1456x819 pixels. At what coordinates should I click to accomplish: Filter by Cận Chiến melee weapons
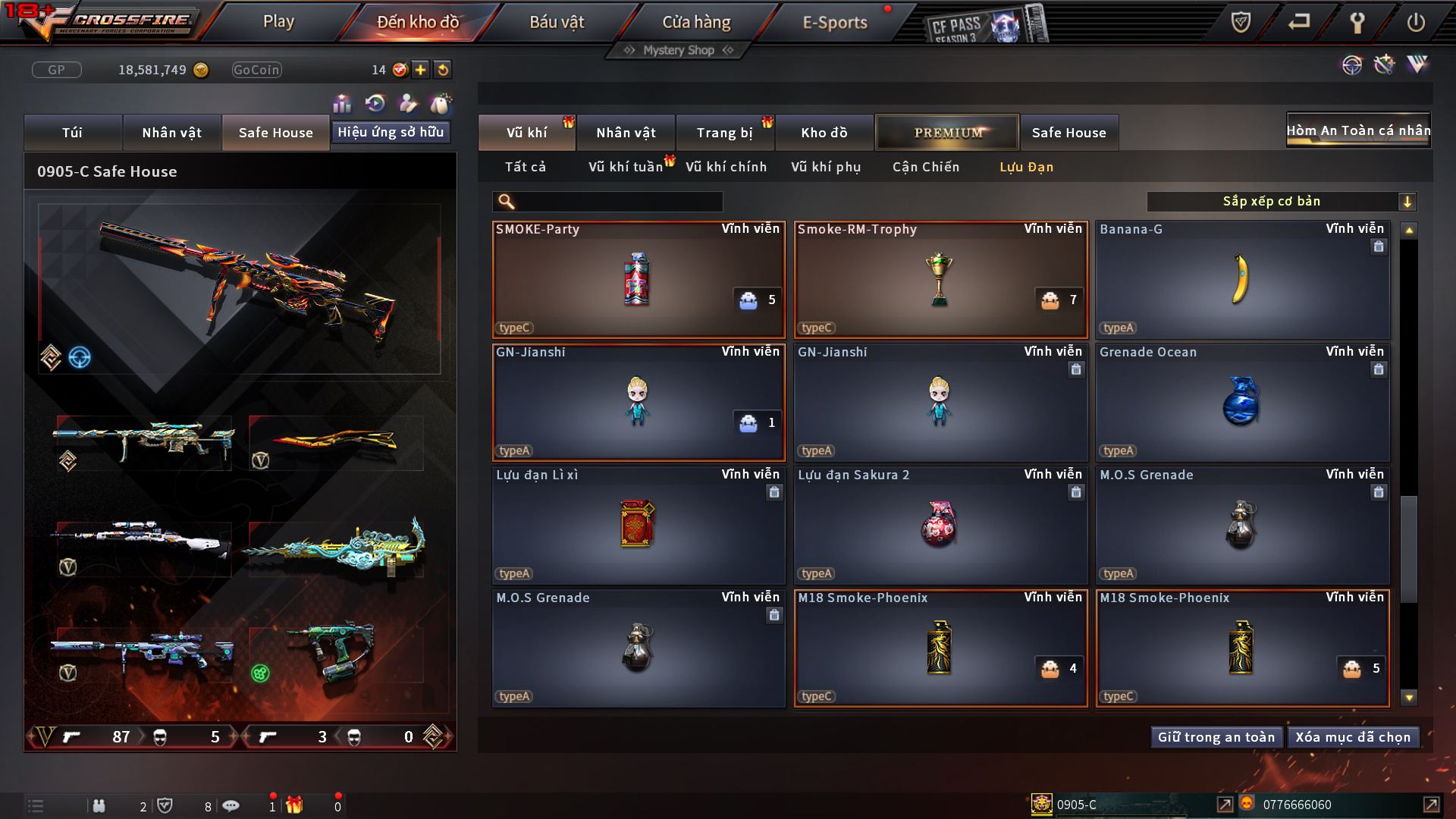[x=925, y=167]
